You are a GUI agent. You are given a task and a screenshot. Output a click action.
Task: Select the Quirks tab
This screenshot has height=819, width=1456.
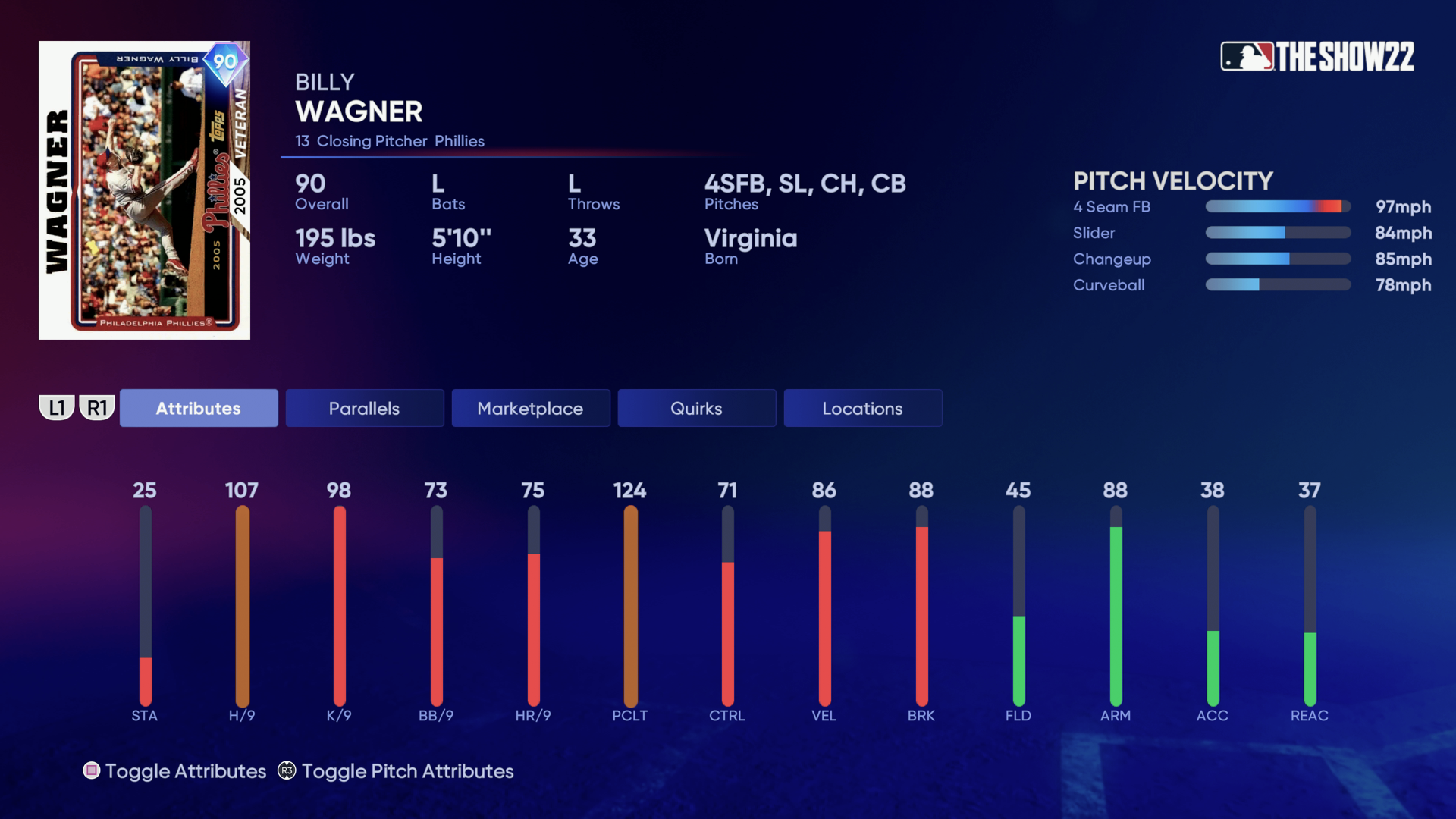pyautogui.click(x=696, y=408)
